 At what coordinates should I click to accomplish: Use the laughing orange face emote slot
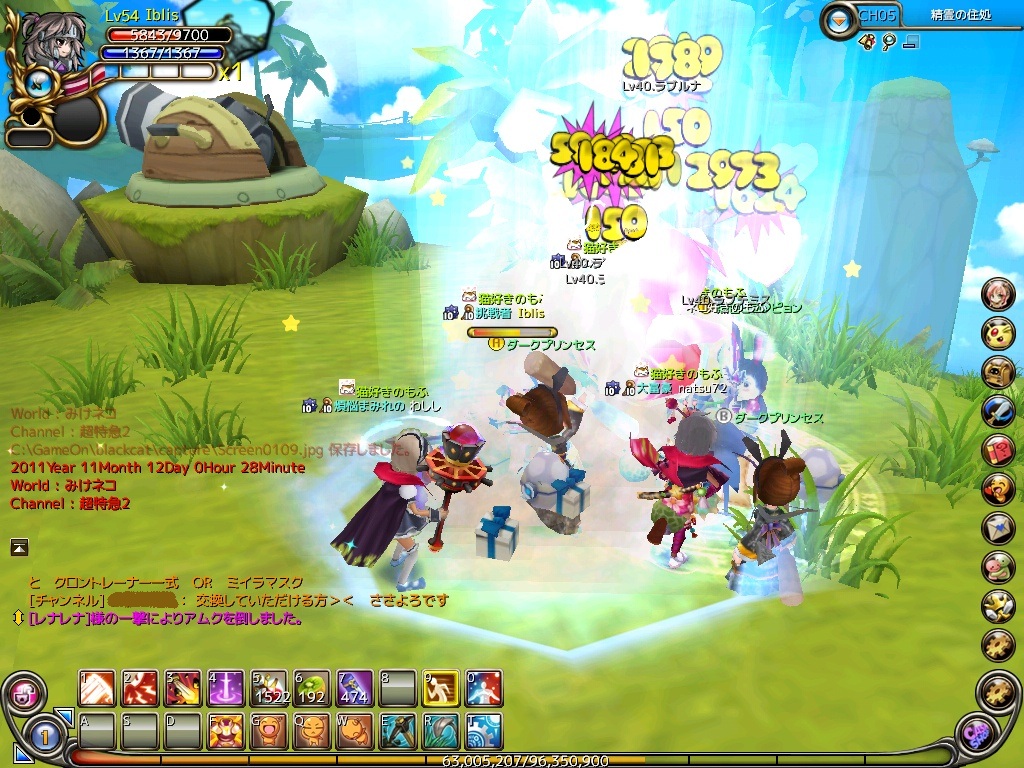(x=269, y=731)
